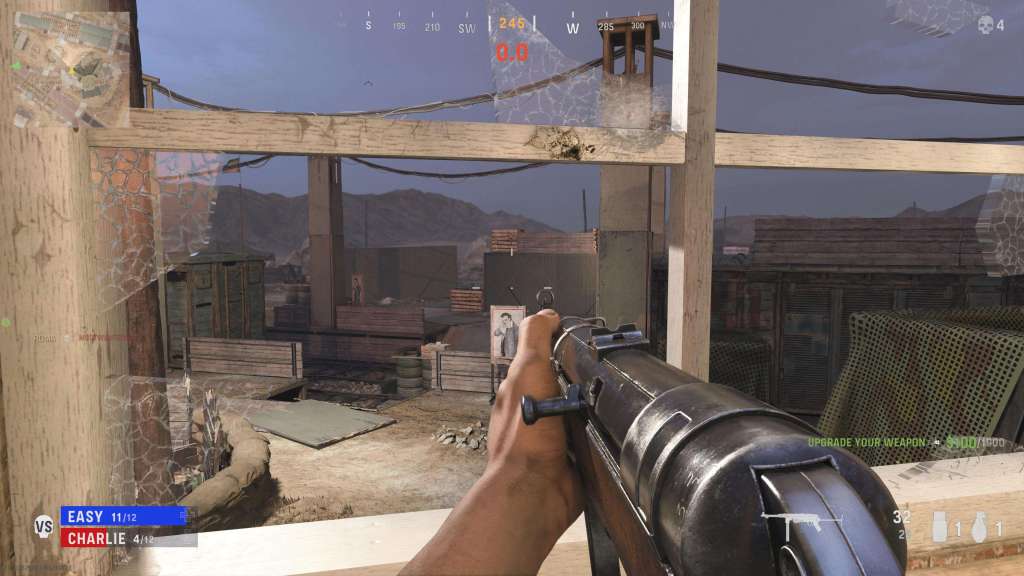Click the stun grenade tactical icon

pos(941,526)
